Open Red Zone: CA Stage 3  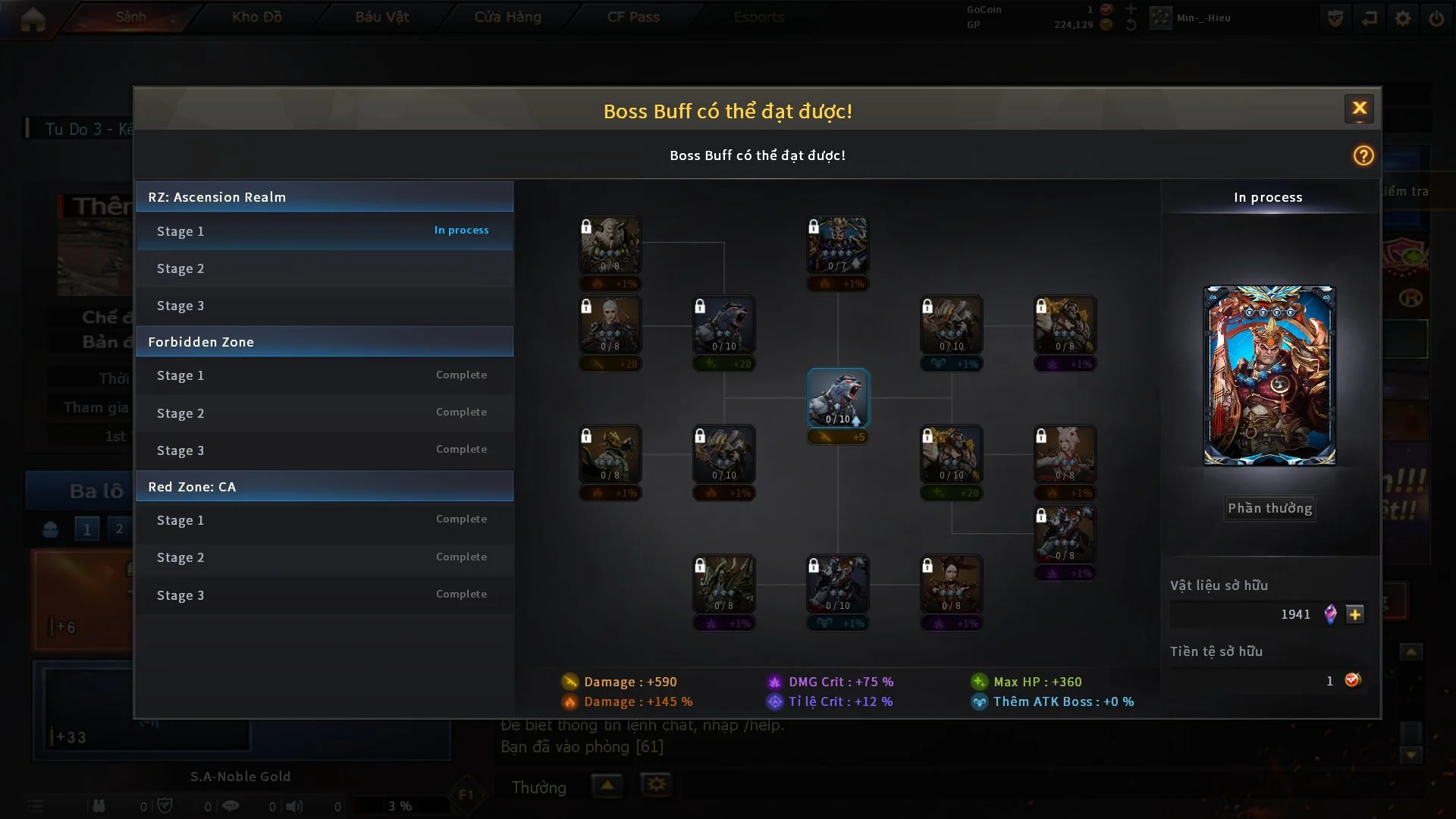pyautogui.click(x=325, y=595)
